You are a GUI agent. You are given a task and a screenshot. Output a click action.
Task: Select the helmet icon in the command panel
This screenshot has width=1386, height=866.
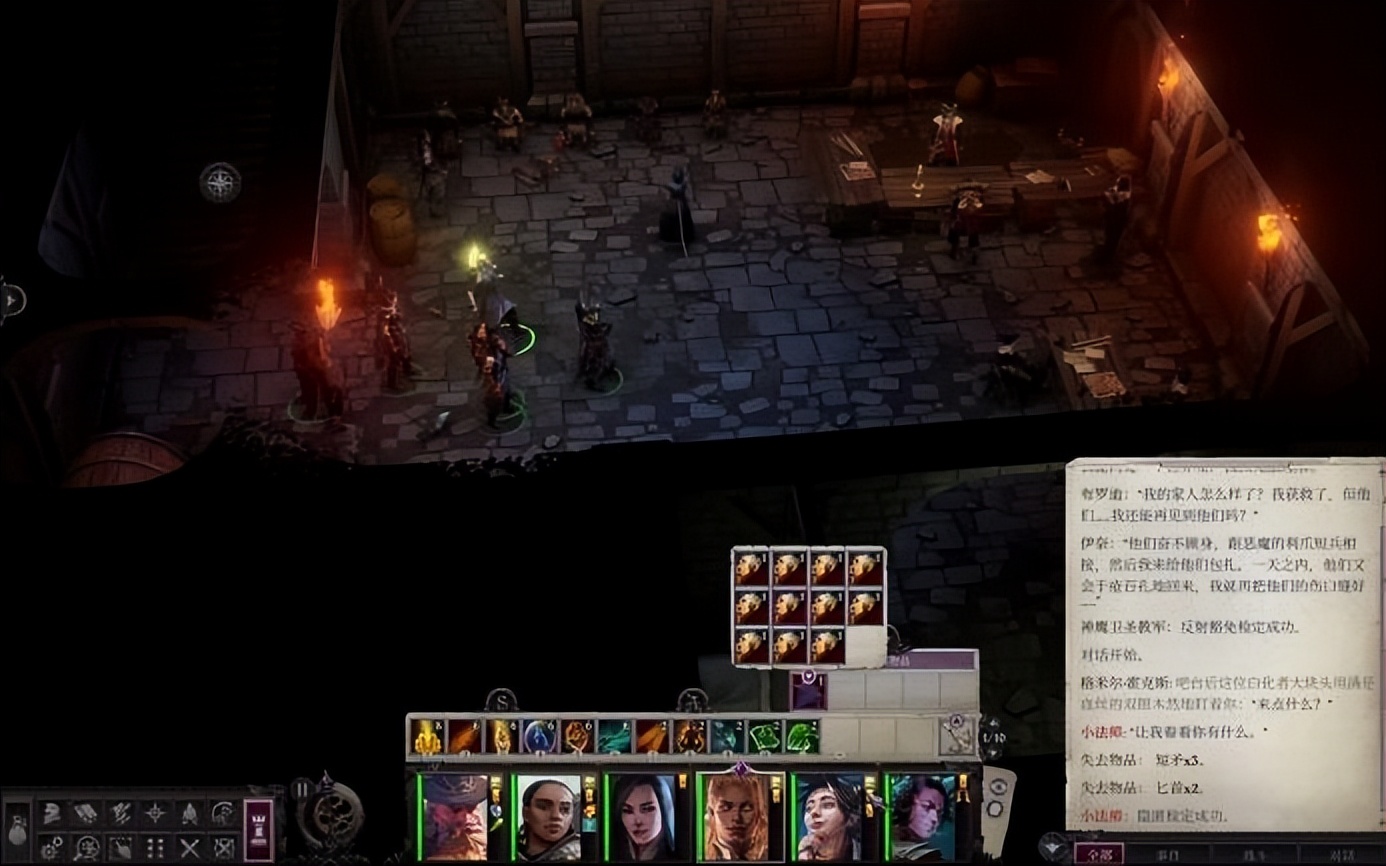[x=51, y=813]
